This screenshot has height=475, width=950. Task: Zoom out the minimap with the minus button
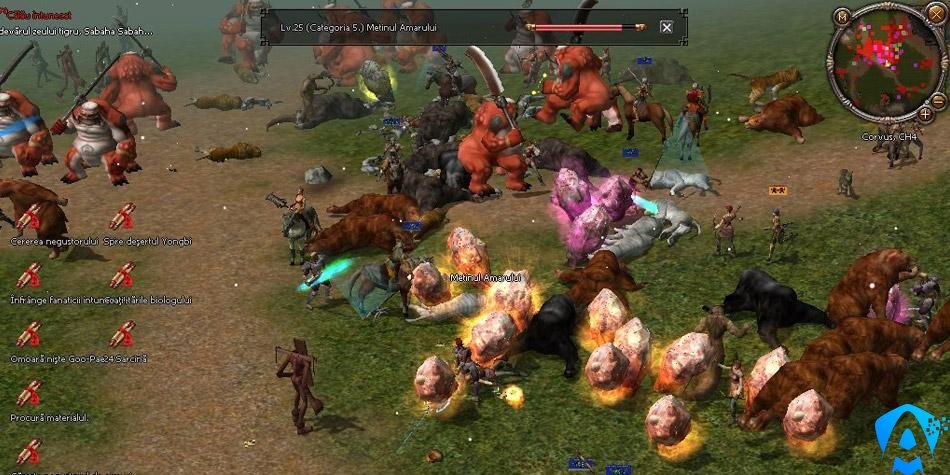click(937, 101)
